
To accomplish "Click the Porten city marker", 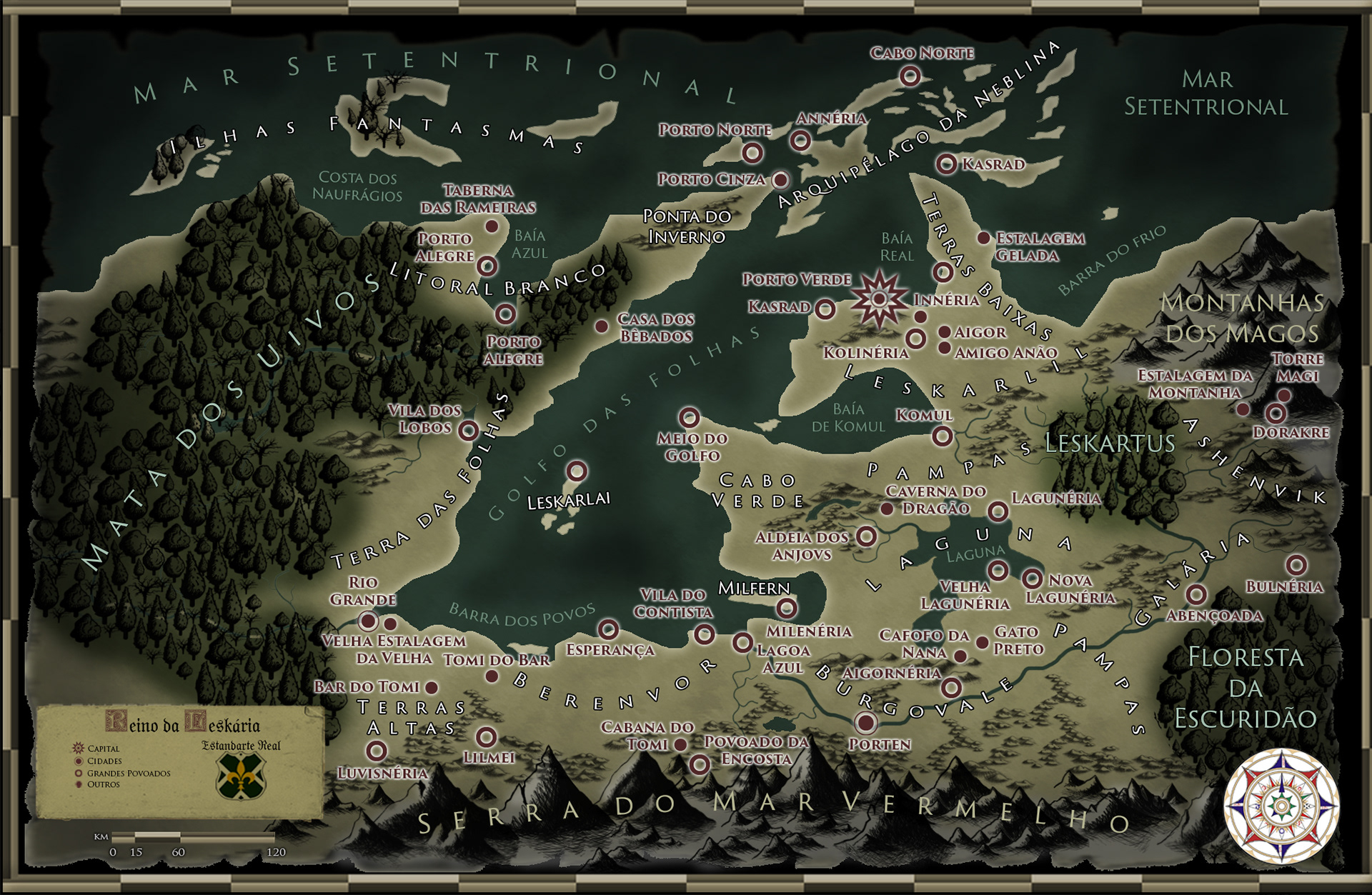I will coord(865,723).
